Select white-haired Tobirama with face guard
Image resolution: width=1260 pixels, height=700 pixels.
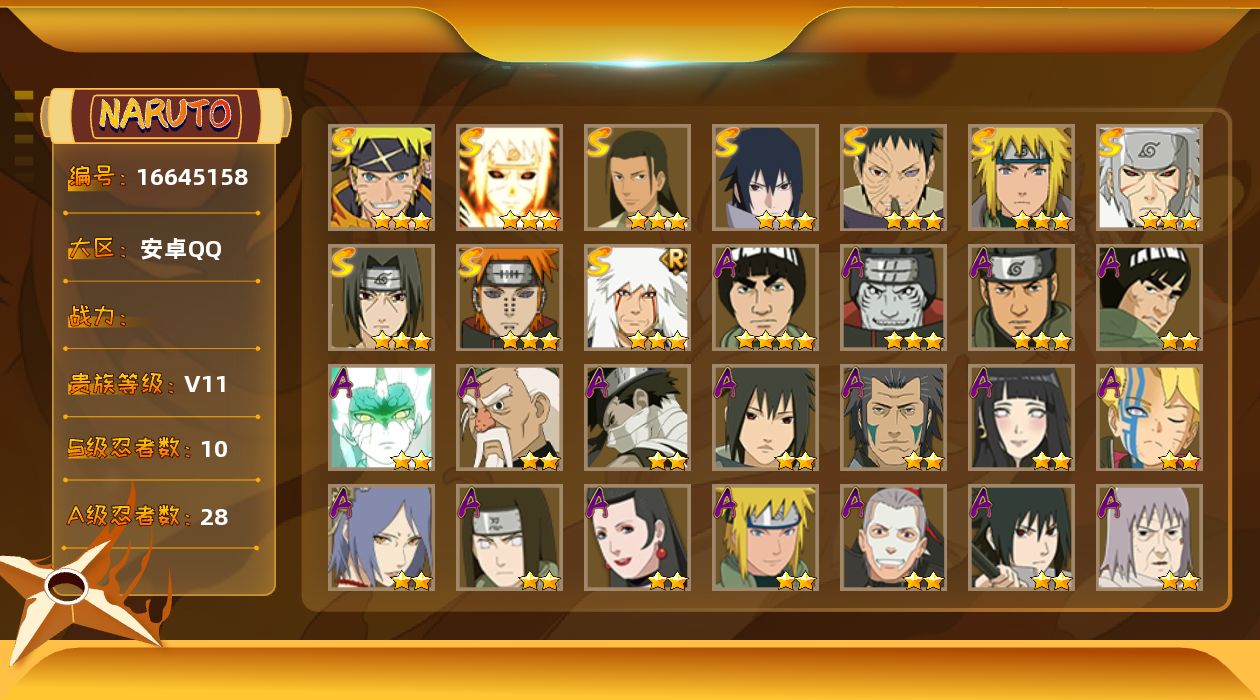(x=1149, y=178)
